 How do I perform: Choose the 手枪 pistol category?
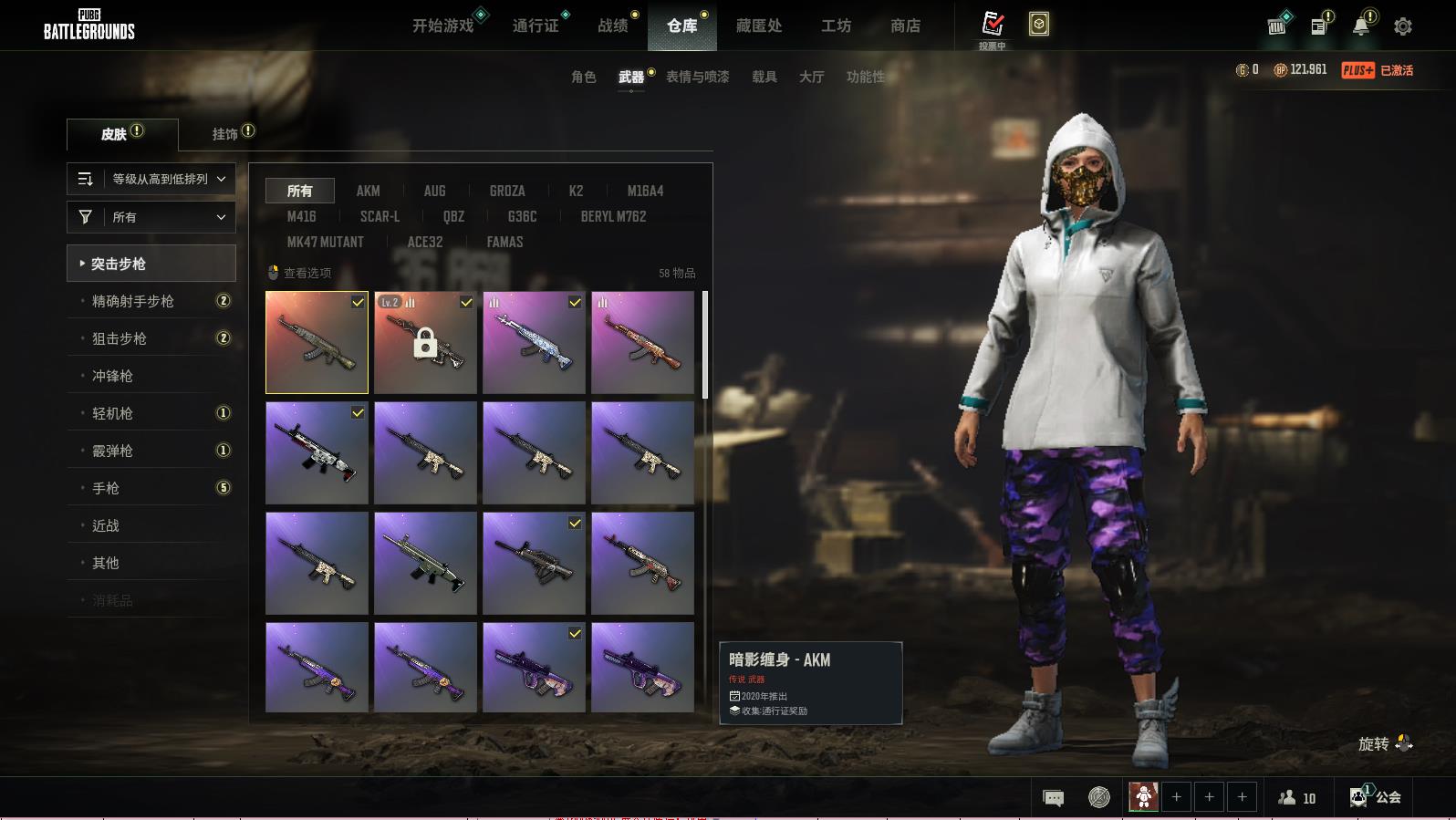tap(106, 488)
